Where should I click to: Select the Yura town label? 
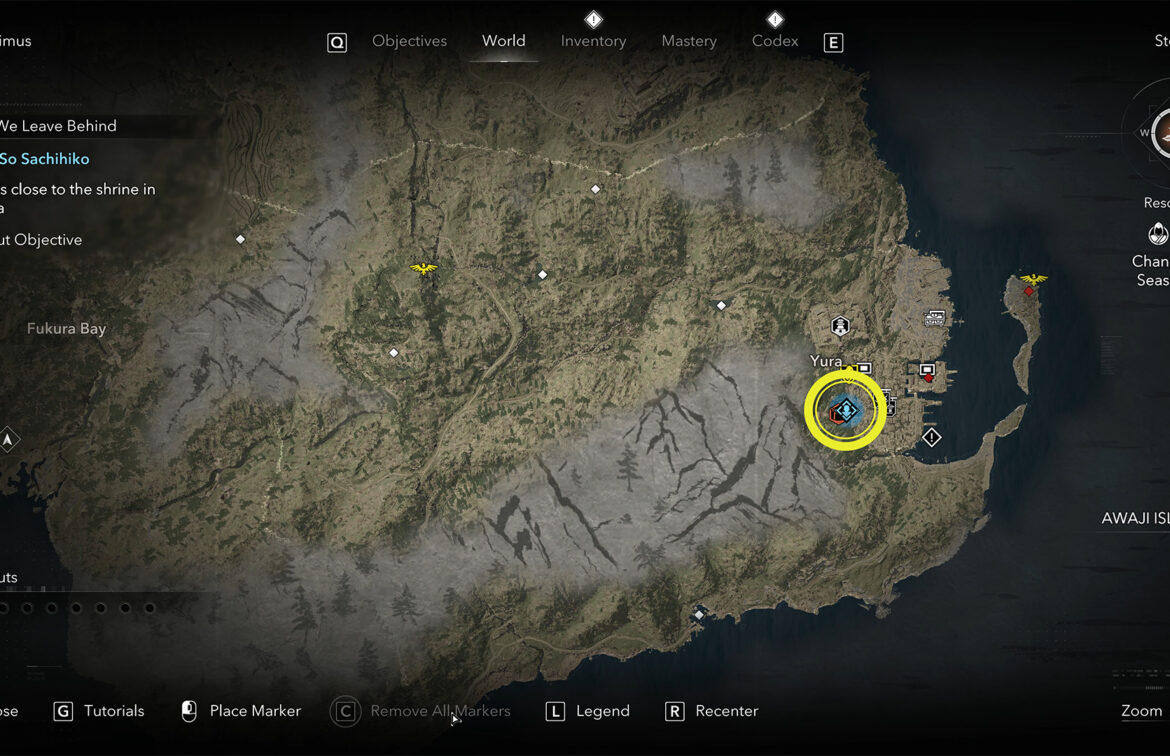(x=826, y=361)
